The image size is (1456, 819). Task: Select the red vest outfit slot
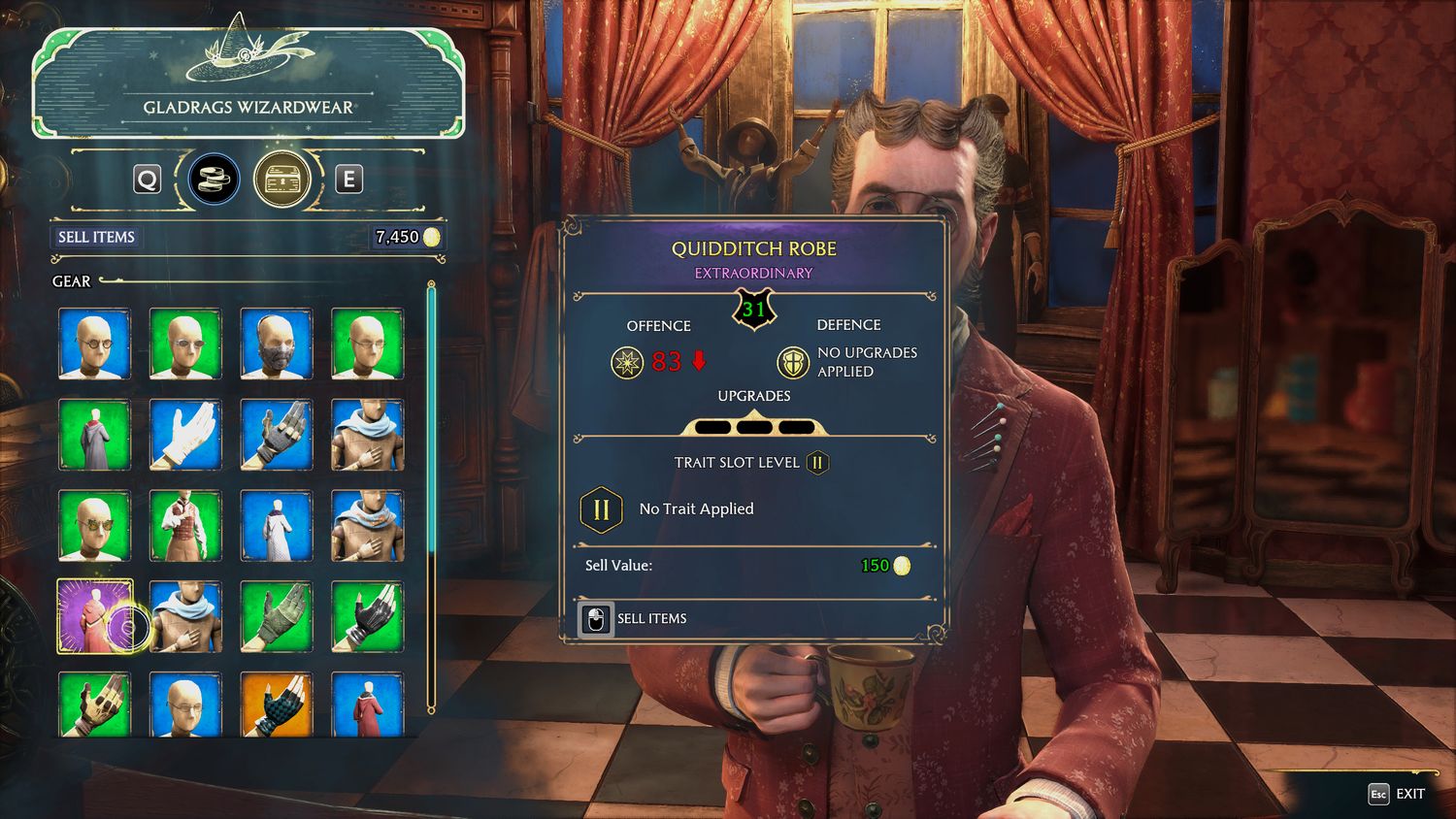185,525
